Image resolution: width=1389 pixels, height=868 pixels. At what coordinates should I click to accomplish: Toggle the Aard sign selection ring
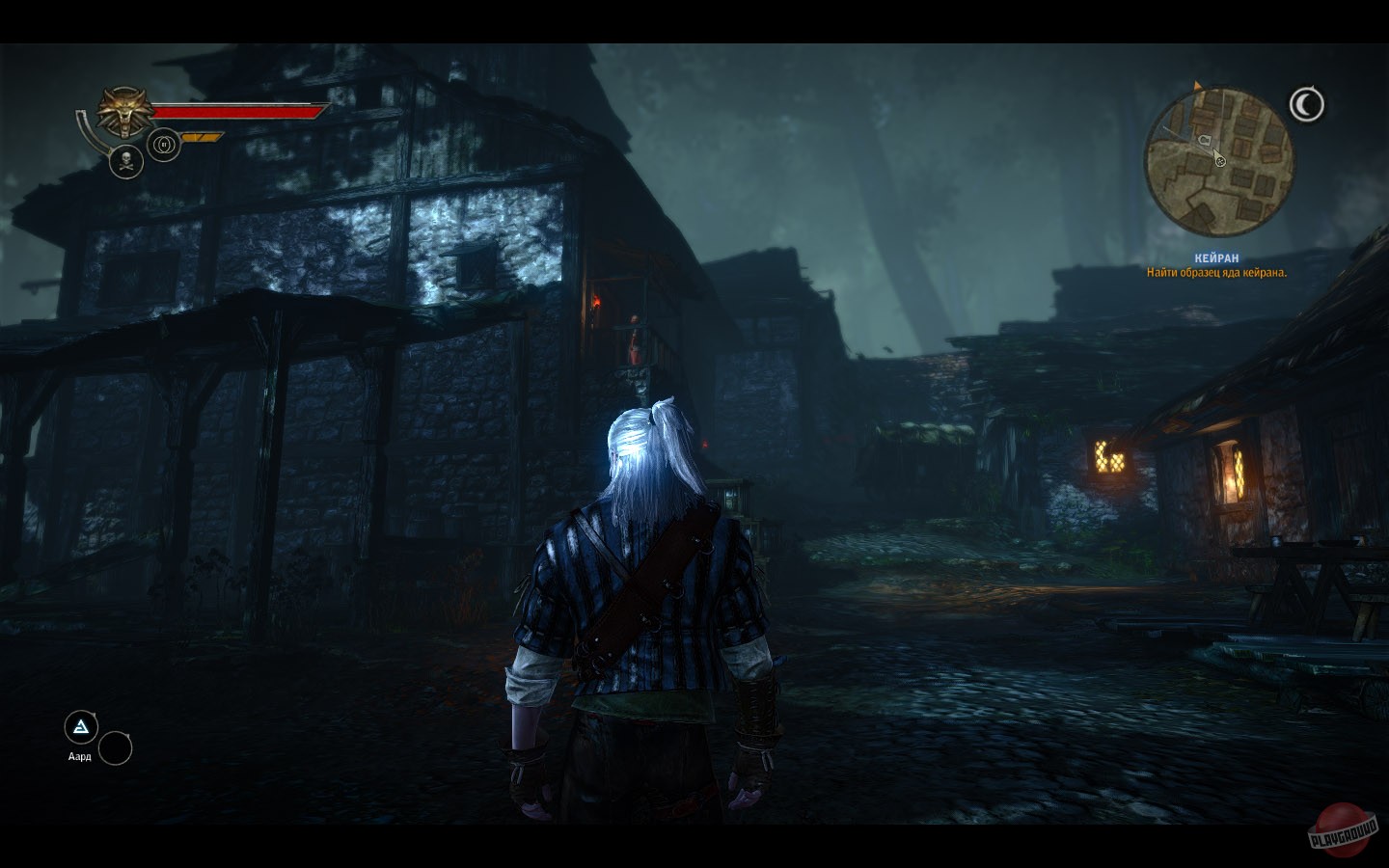pyautogui.click(x=81, y=726)
